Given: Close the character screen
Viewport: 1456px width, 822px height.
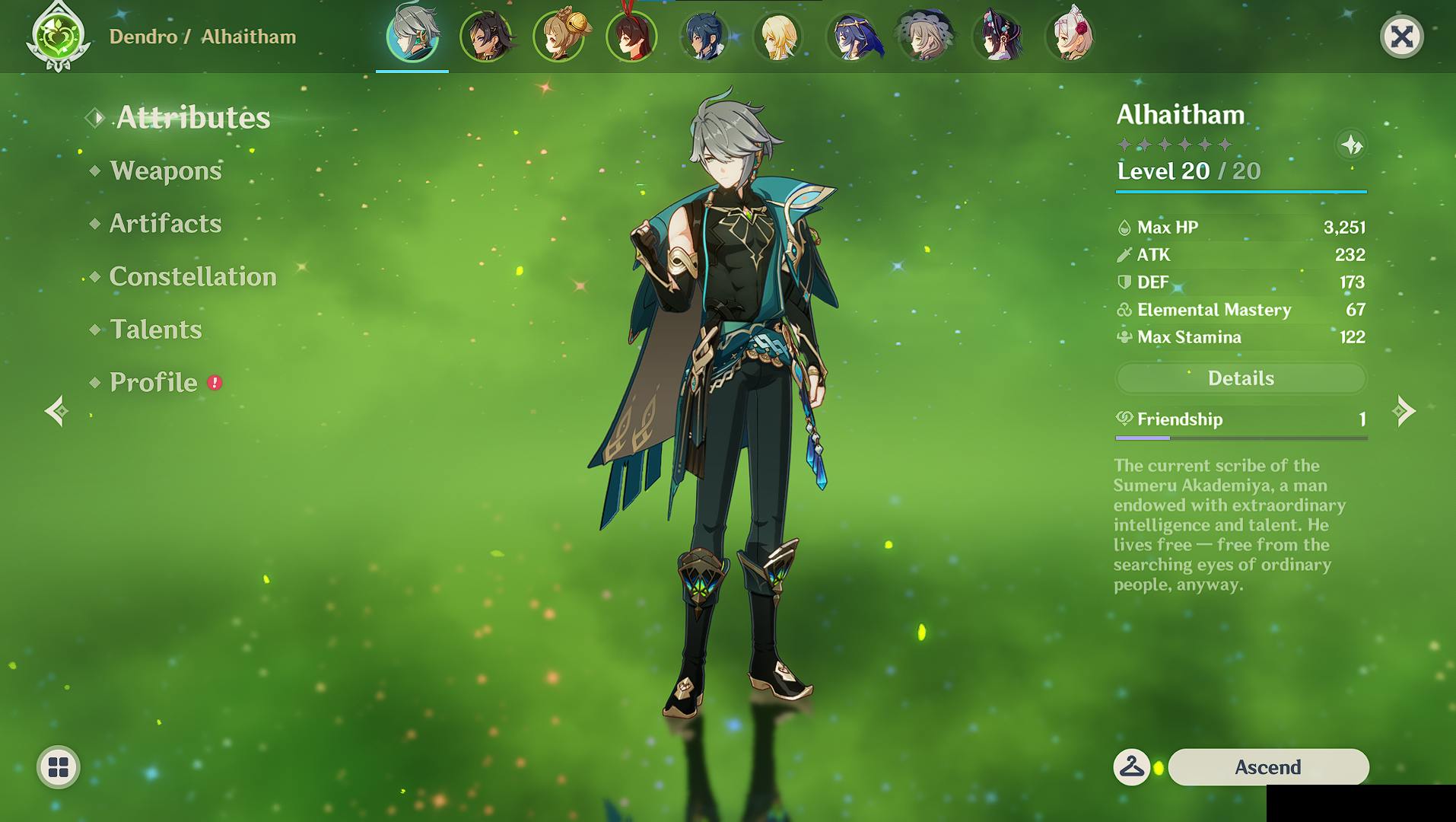Looking at the screenshot, I should 1401,37.
